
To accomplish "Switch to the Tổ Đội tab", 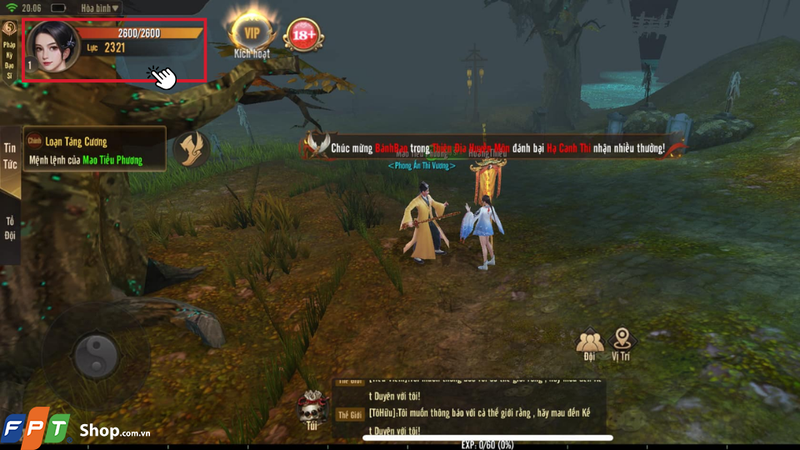I will (x=10, y=228).
